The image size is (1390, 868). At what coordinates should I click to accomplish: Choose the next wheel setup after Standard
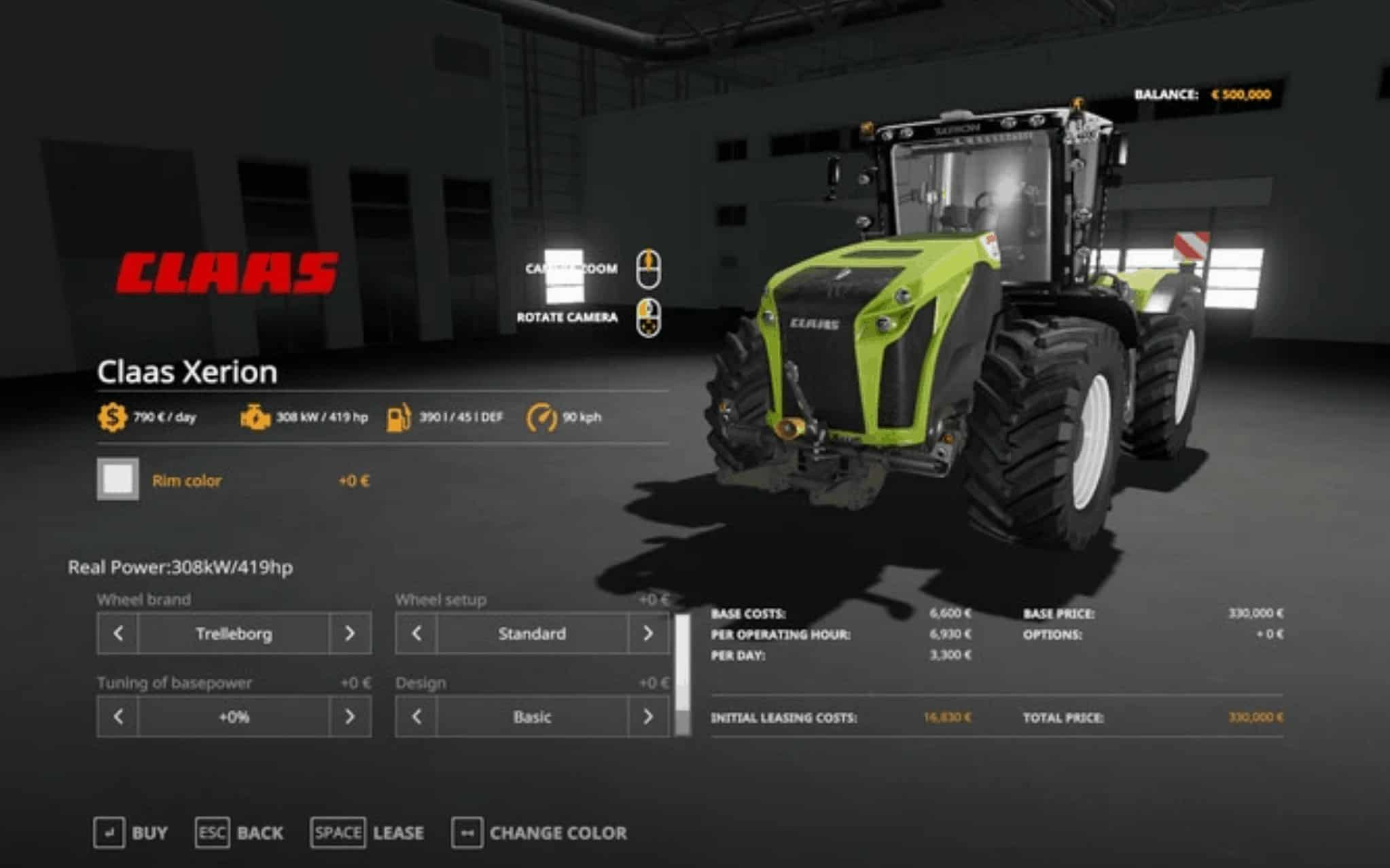[x=648, y=634]
